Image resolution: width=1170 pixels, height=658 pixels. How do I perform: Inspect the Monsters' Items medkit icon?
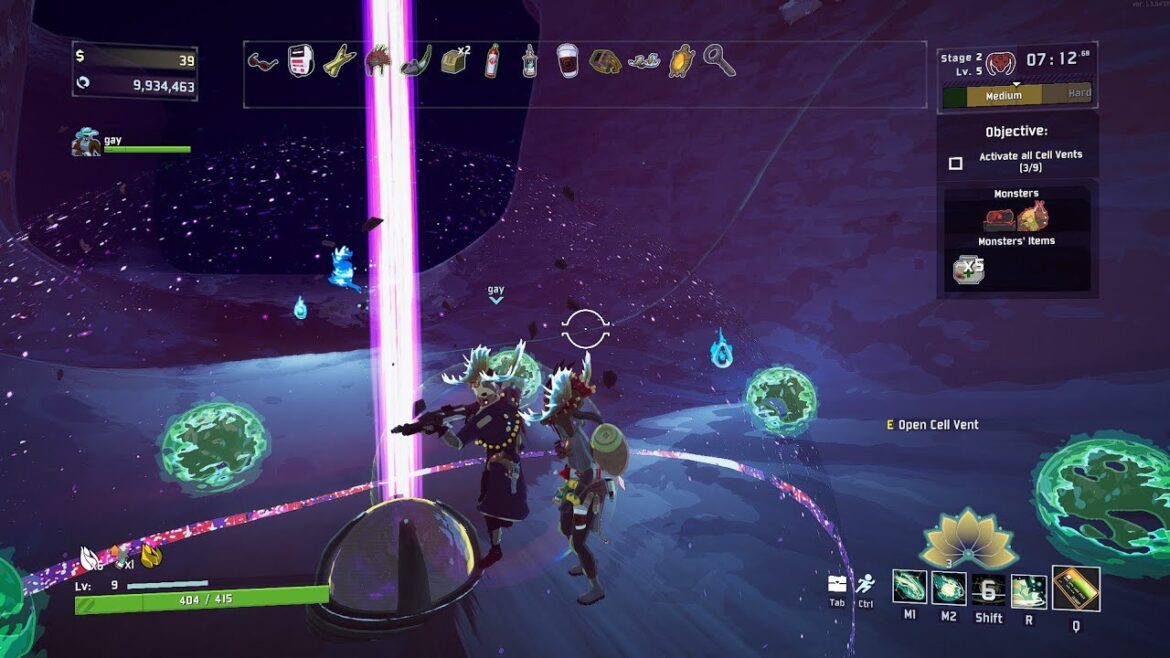(967, 267)
